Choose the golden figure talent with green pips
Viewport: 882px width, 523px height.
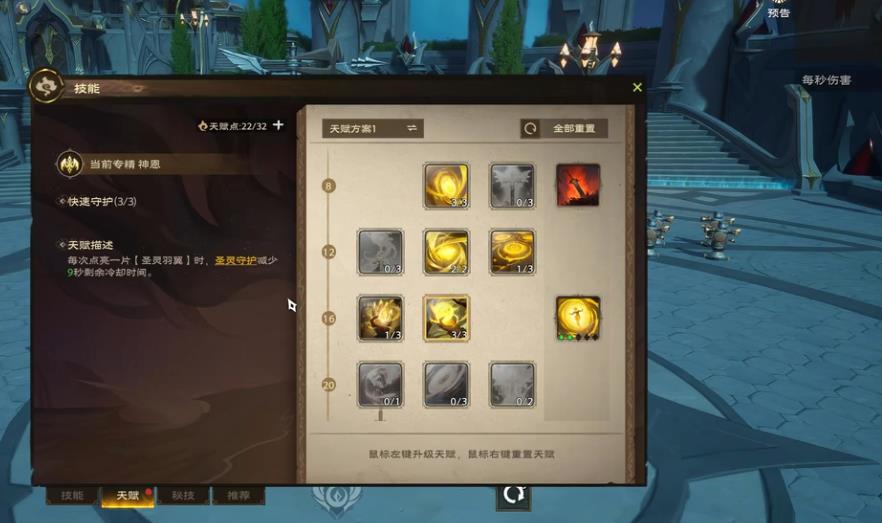(x=577, y=318)
